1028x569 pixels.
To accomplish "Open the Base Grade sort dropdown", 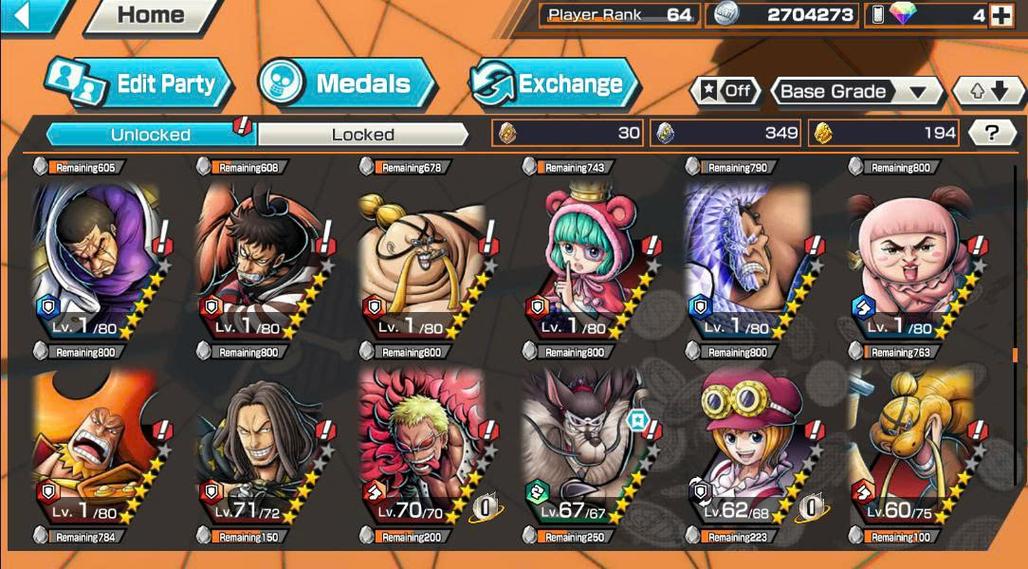I will [x=858, y=91].
